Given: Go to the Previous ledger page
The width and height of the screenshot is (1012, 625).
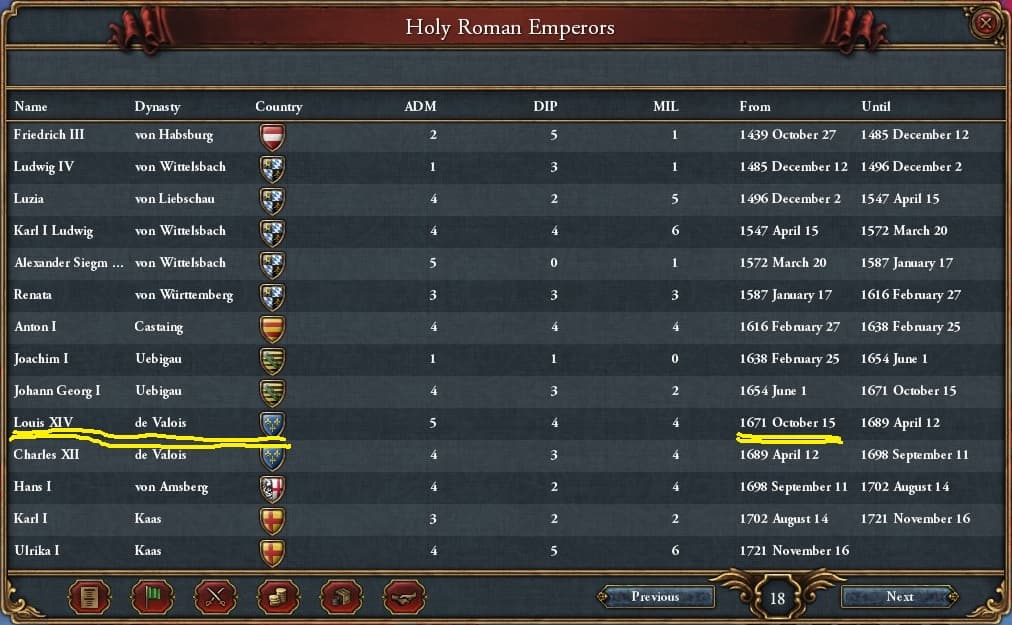Looking at the screenshot, I should (x=656, y=597).
